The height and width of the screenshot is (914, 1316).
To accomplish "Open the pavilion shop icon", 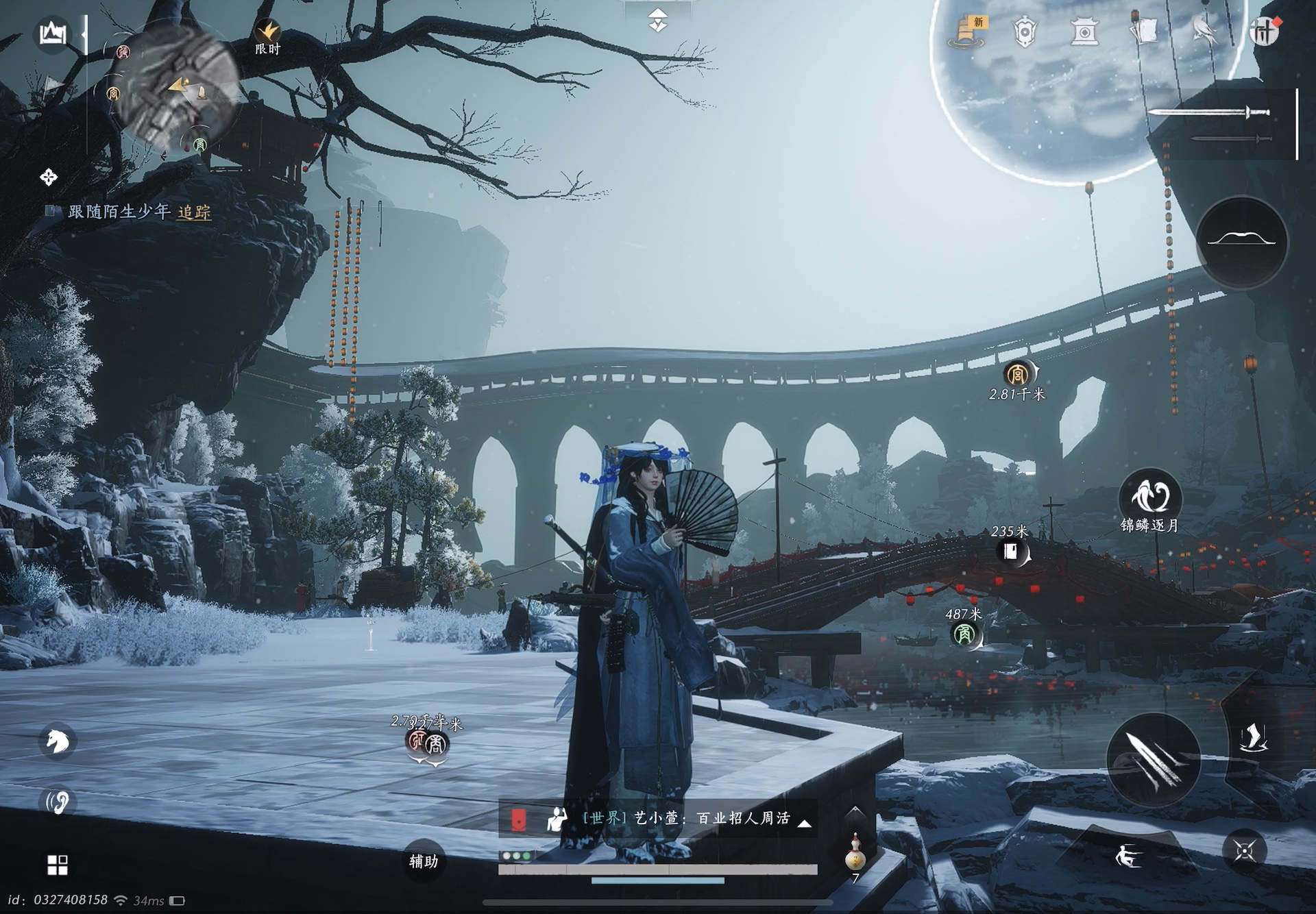I will [1084, 32].
